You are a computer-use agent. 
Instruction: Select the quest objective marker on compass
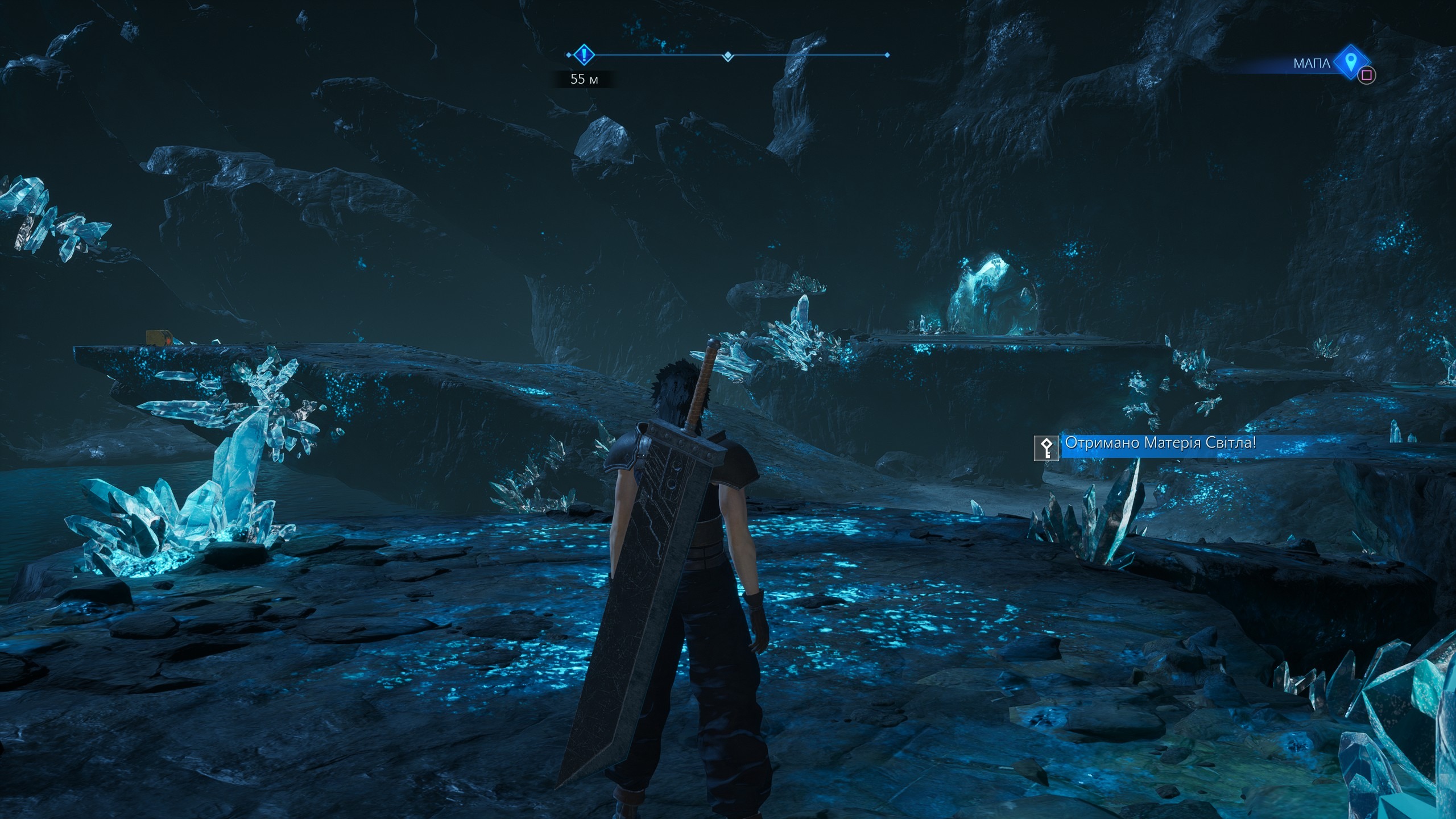click(584, 55)
